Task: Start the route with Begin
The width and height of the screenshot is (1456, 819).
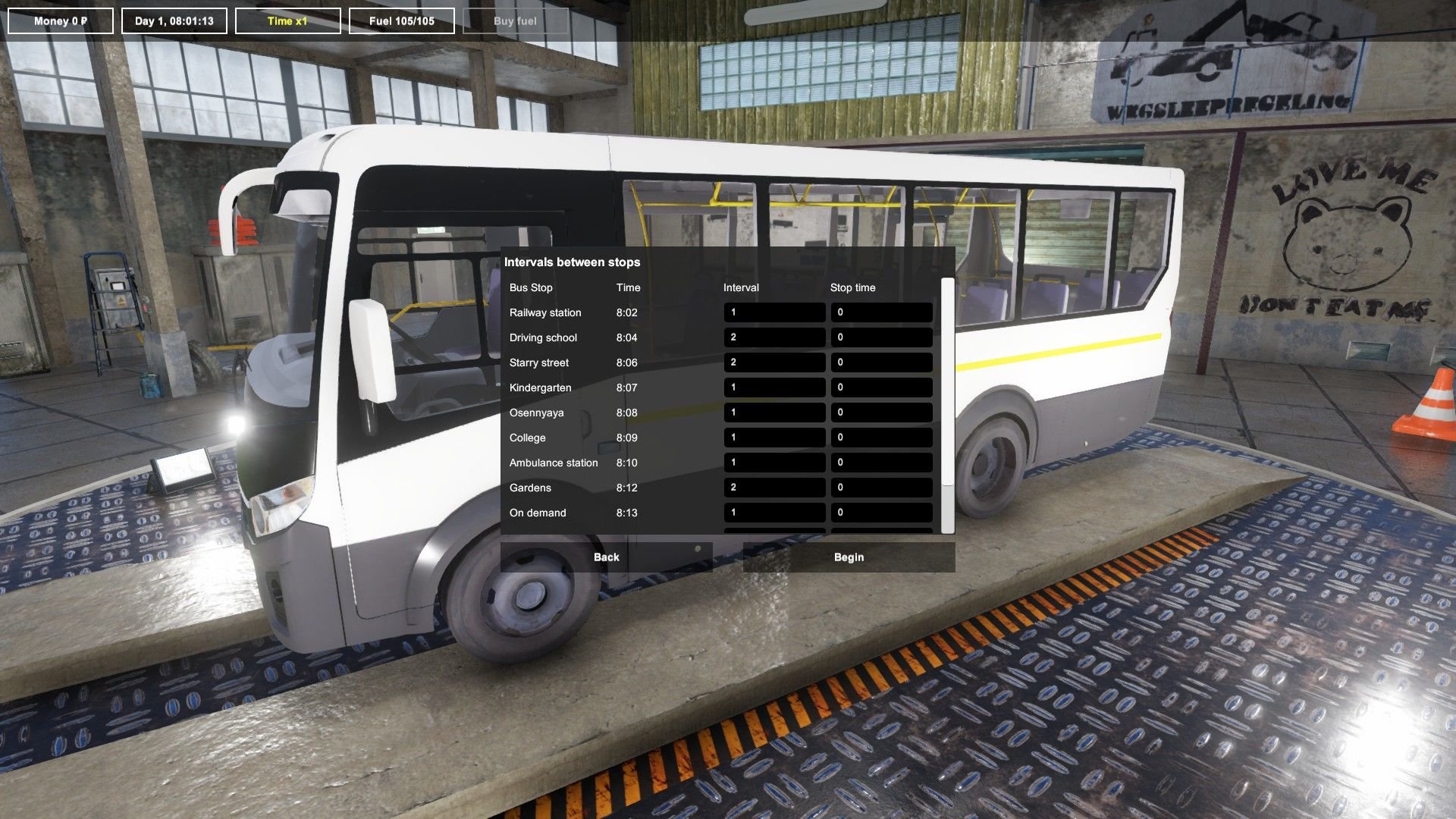Action: (849, 557)
